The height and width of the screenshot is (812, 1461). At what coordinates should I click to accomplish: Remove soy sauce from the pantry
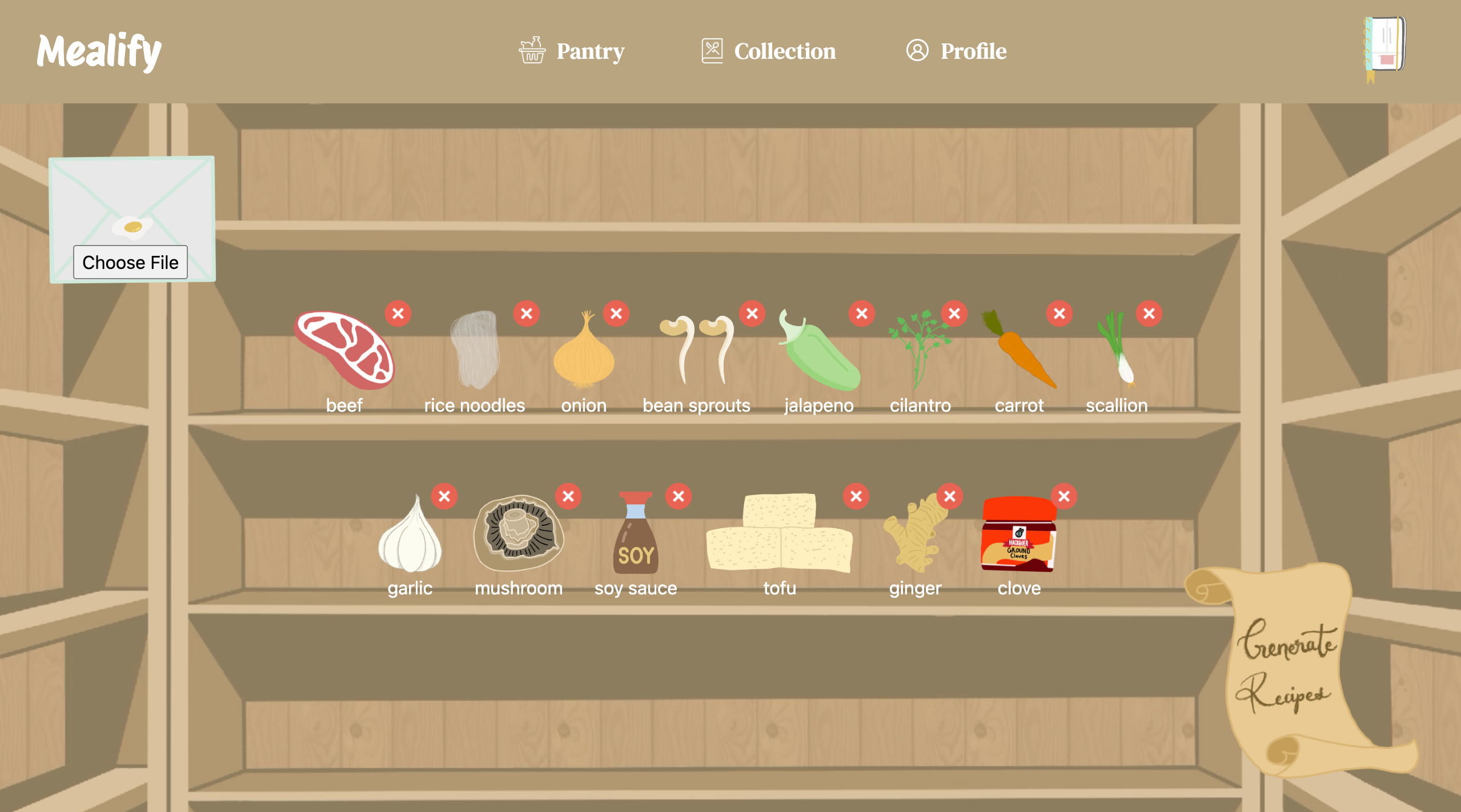[679, 496]
